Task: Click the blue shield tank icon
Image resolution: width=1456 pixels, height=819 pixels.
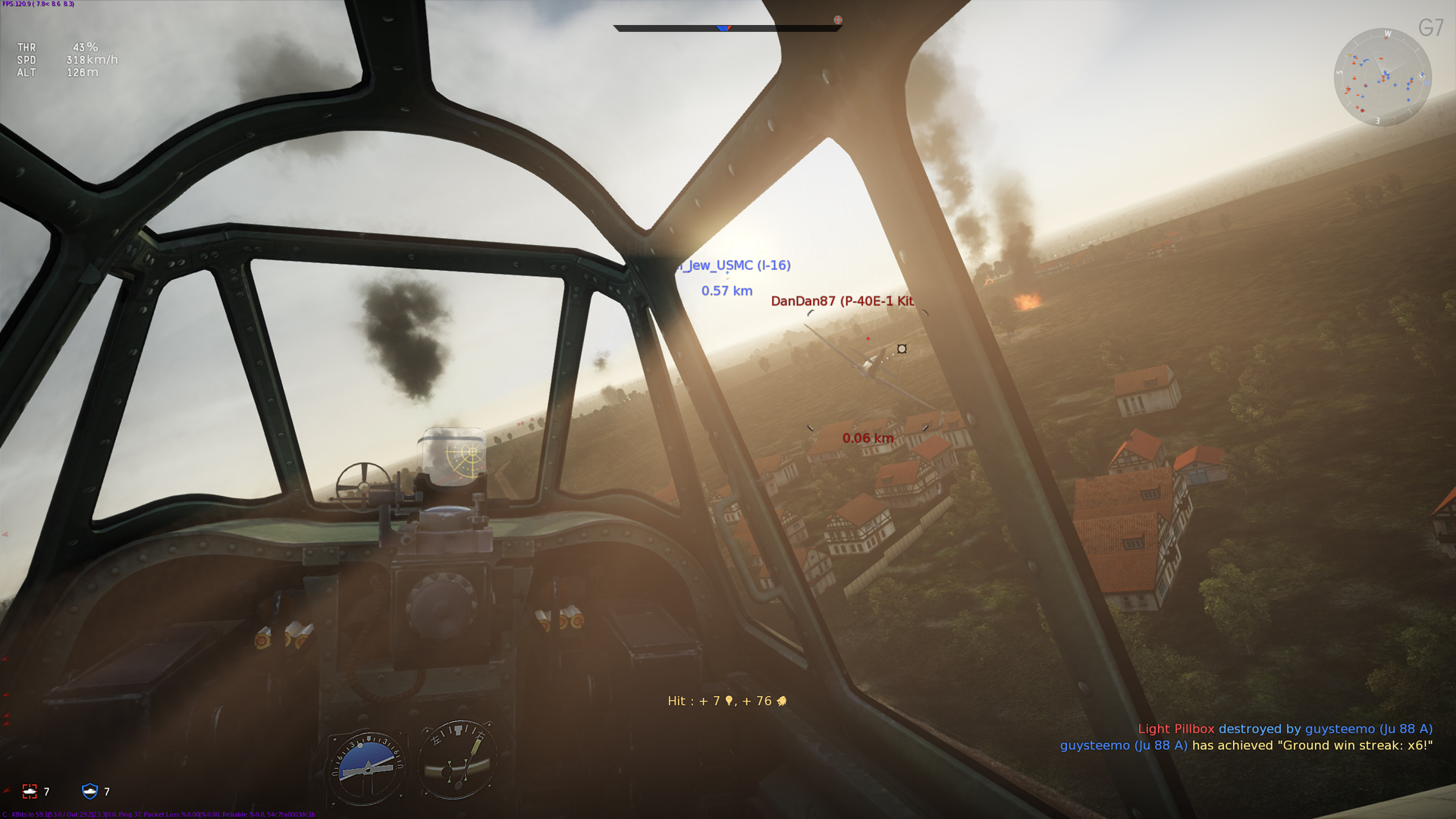Action: coord(90,791)
